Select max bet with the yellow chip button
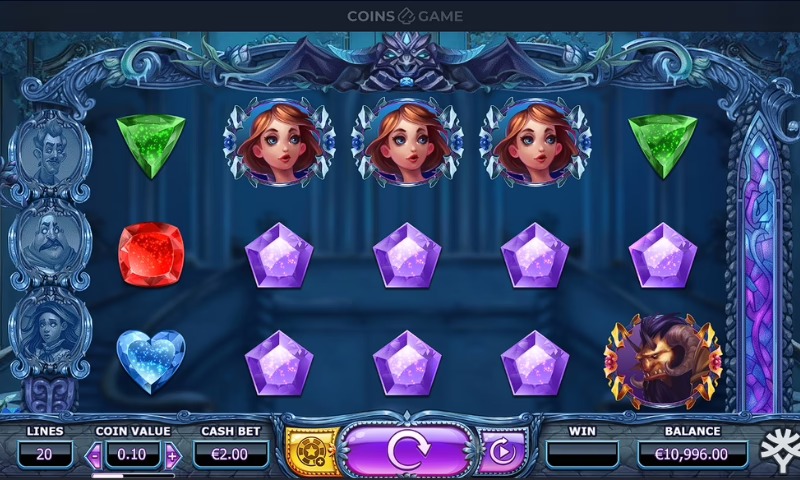Image resolution: width=800 pixels, height=480 pixels. [310, 452]
